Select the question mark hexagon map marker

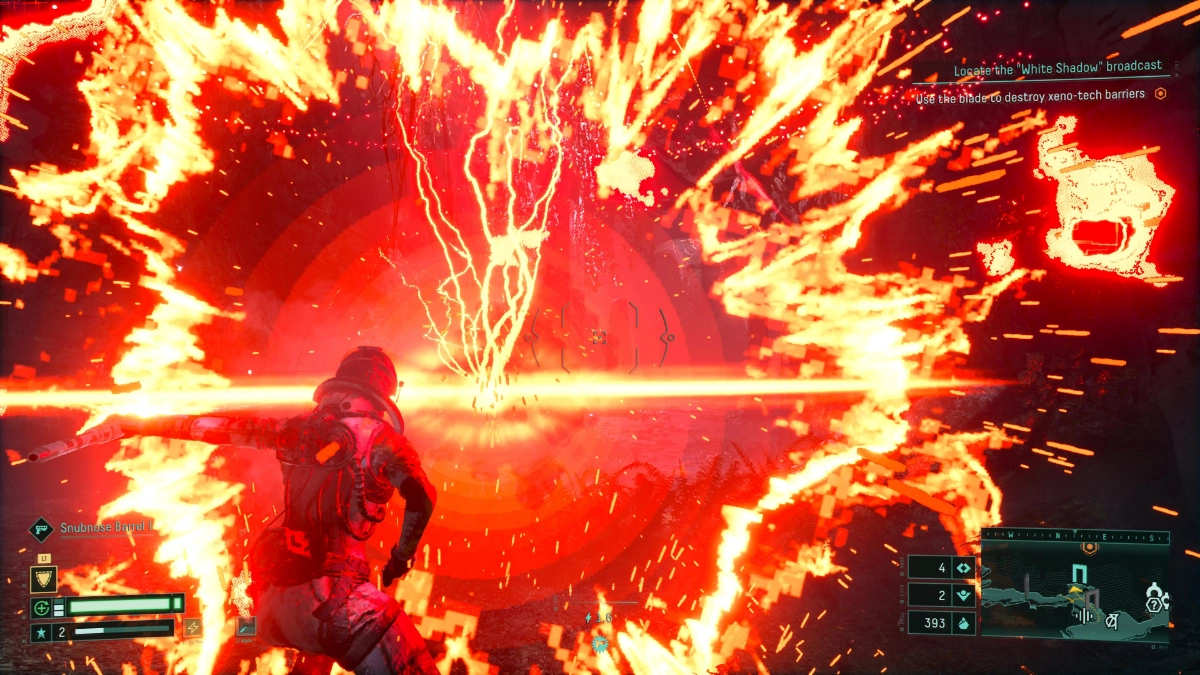click(1154, 604)
